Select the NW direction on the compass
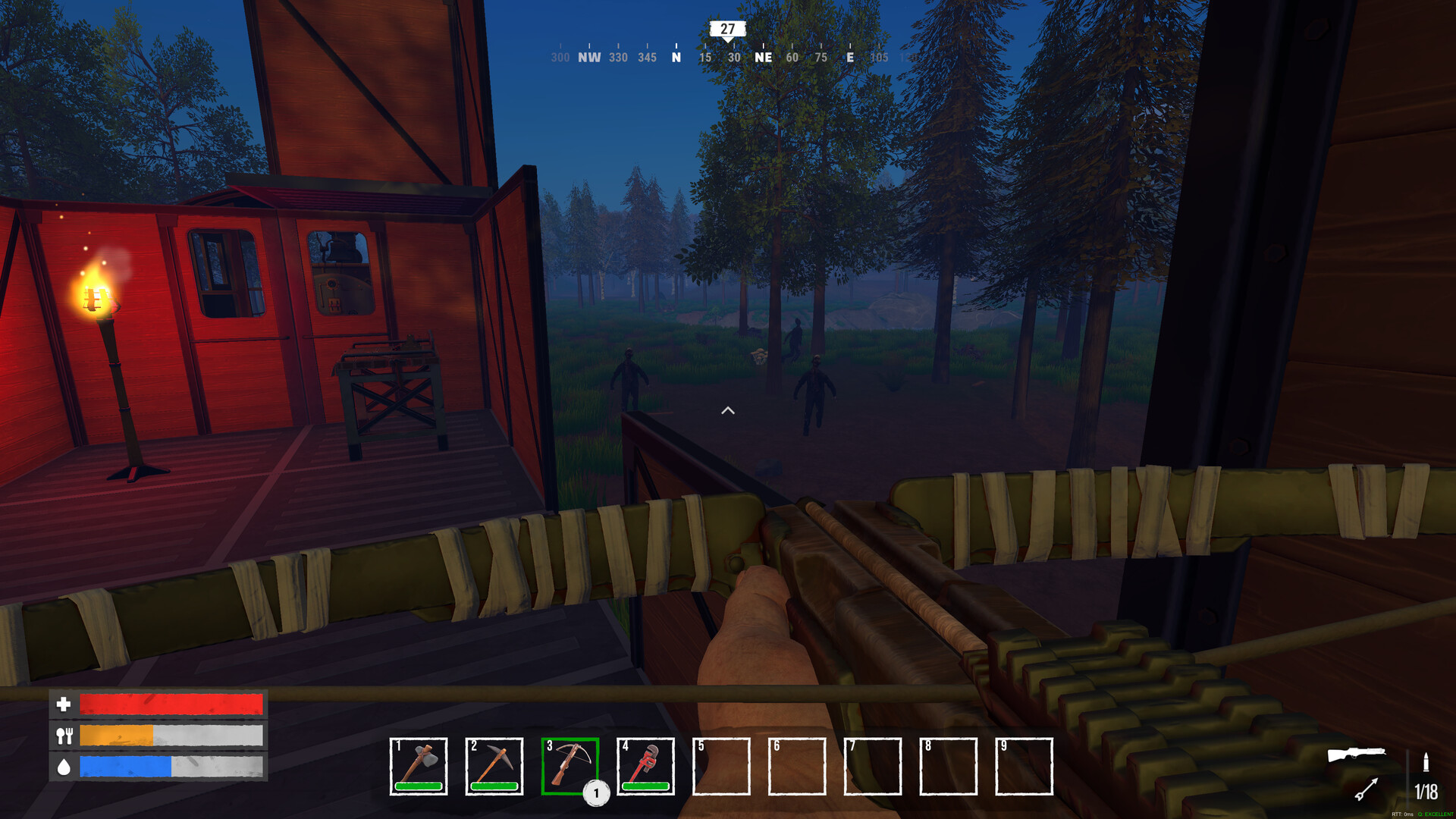Viewport: 1456px width, 819px height. coord(588,57)
